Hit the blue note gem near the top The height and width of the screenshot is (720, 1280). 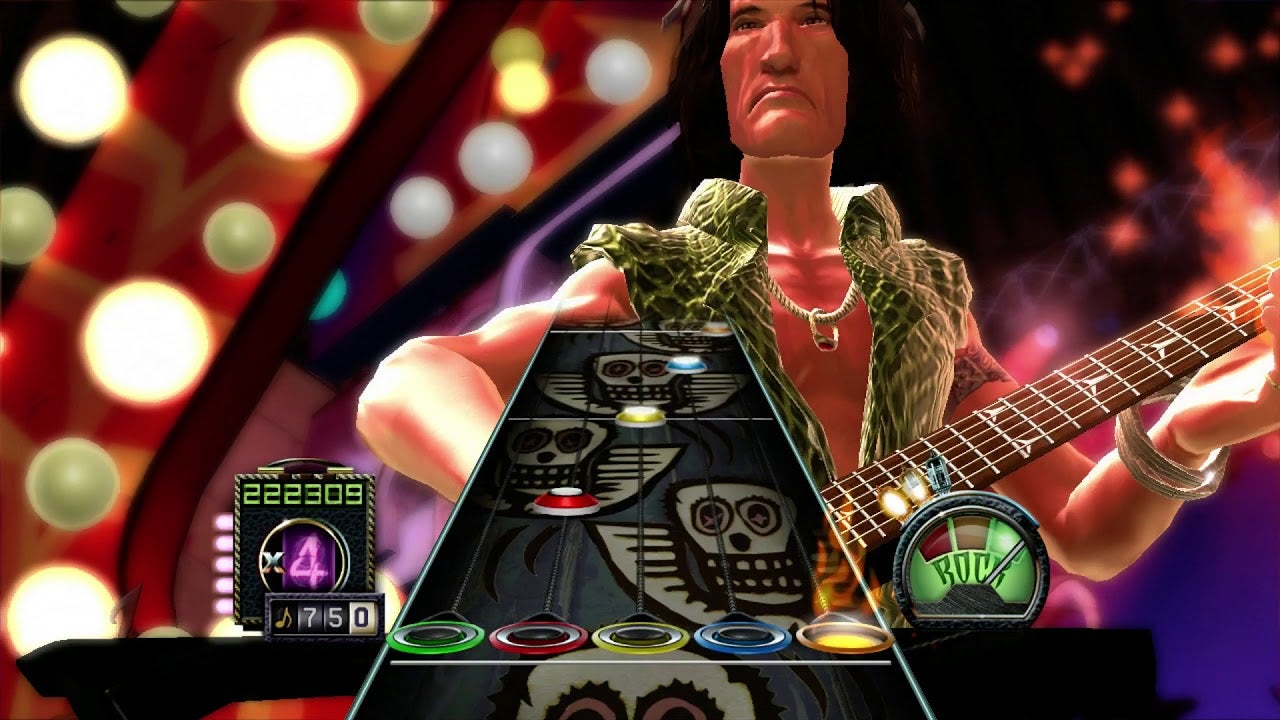[x=687, y=365]
